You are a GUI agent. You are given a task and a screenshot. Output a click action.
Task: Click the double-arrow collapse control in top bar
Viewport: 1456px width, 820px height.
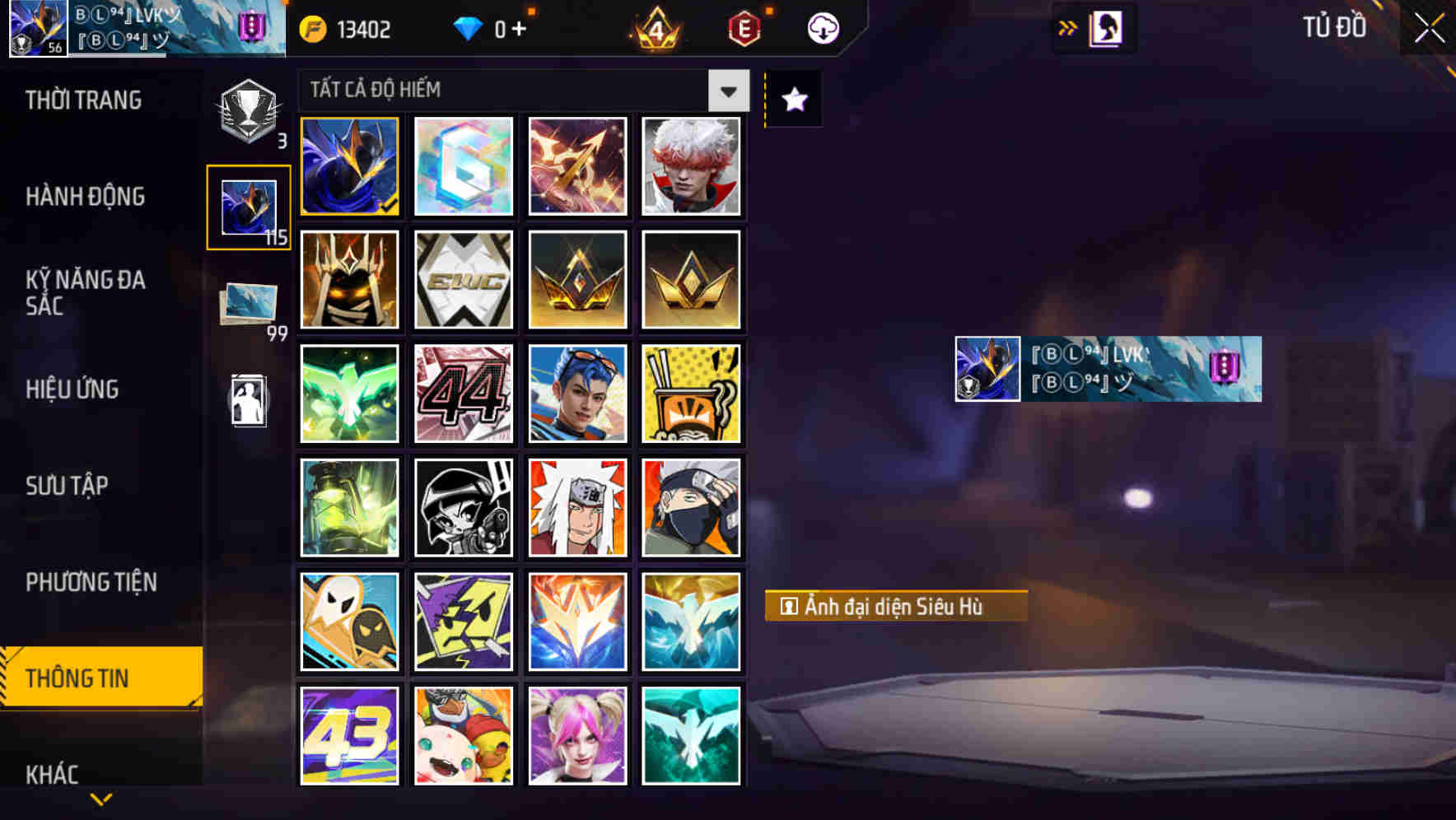pos(1068,27)
